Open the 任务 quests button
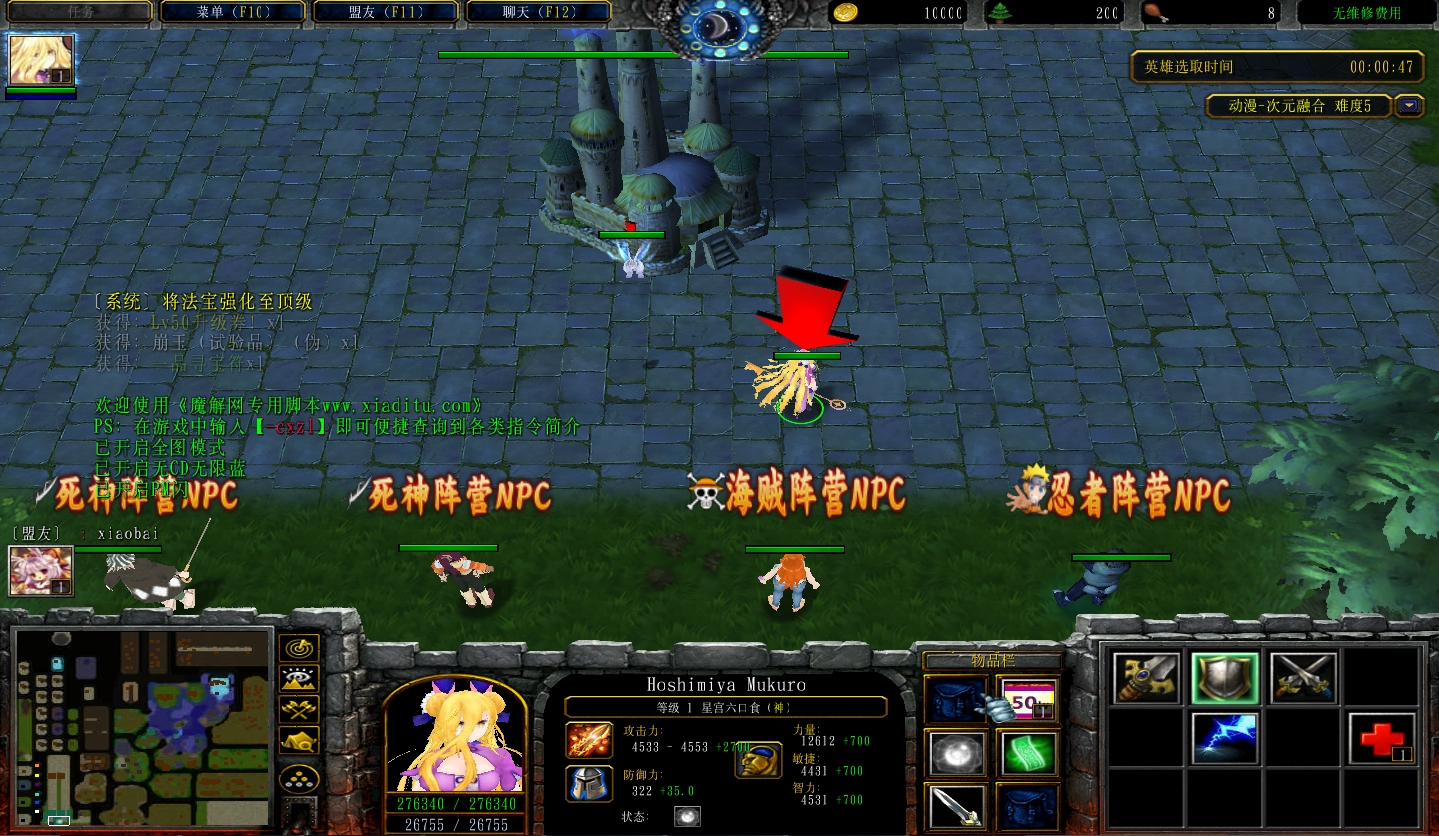This screenshot has height=836, width=1439. pos(78,12)
